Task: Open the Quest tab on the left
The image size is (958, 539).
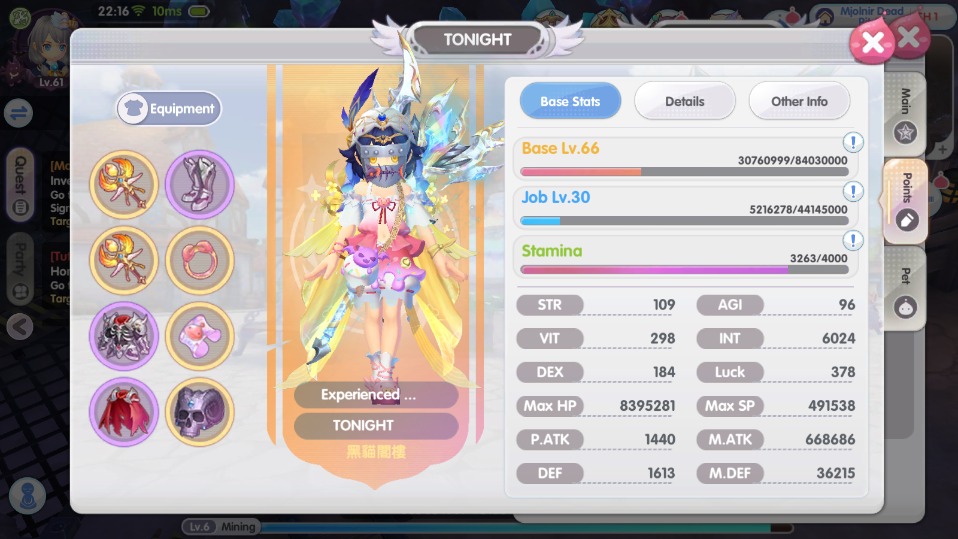Action: [20, 187]
